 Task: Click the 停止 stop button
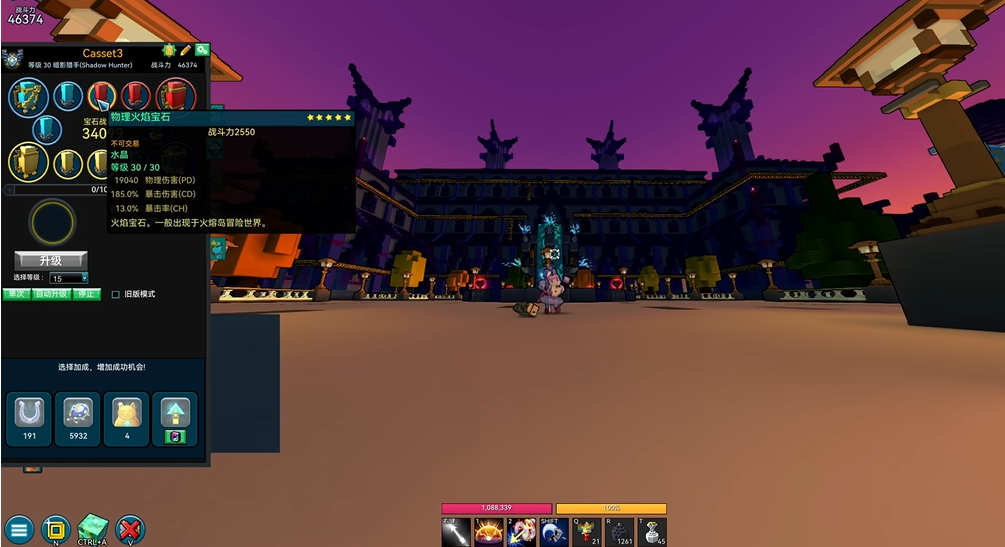pos(87,294)
